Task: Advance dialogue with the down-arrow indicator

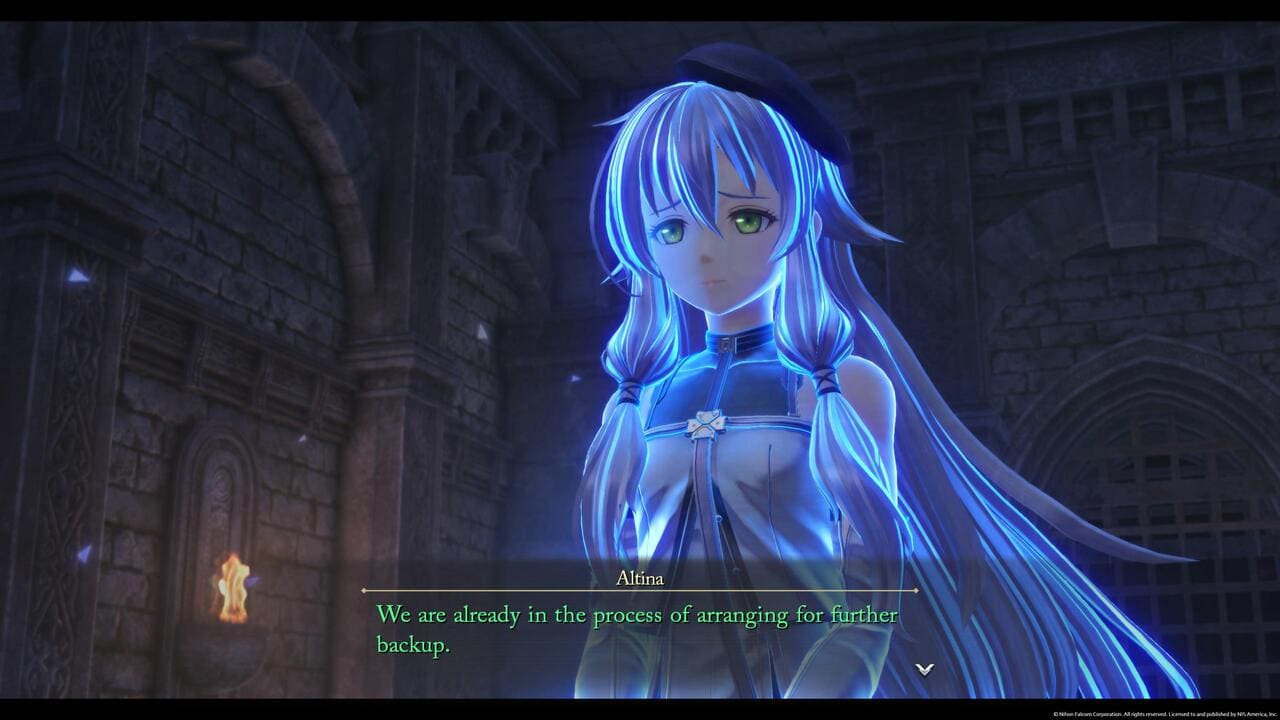Action: 925,669
